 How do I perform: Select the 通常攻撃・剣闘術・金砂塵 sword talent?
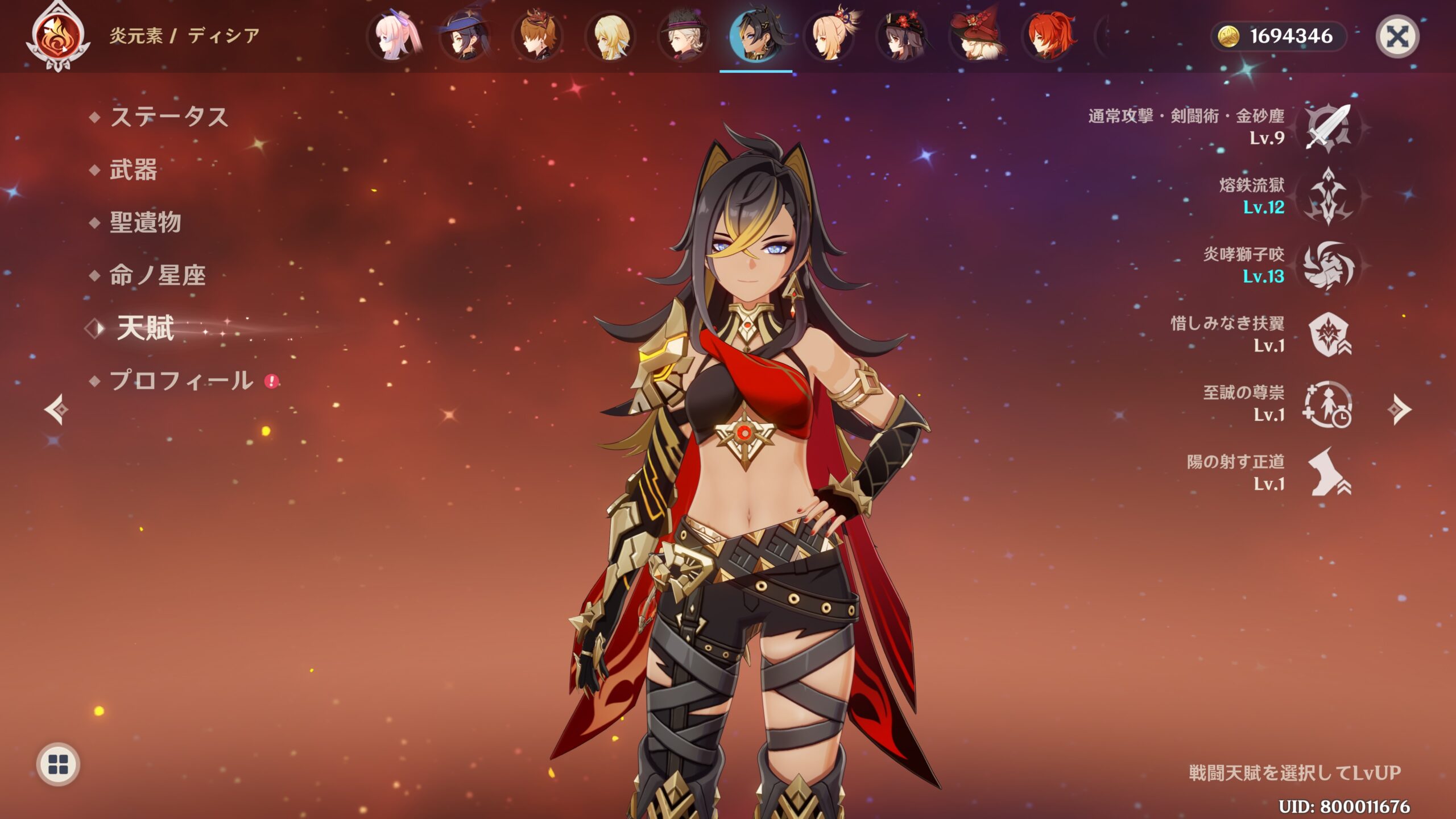tap(1329, 127)
